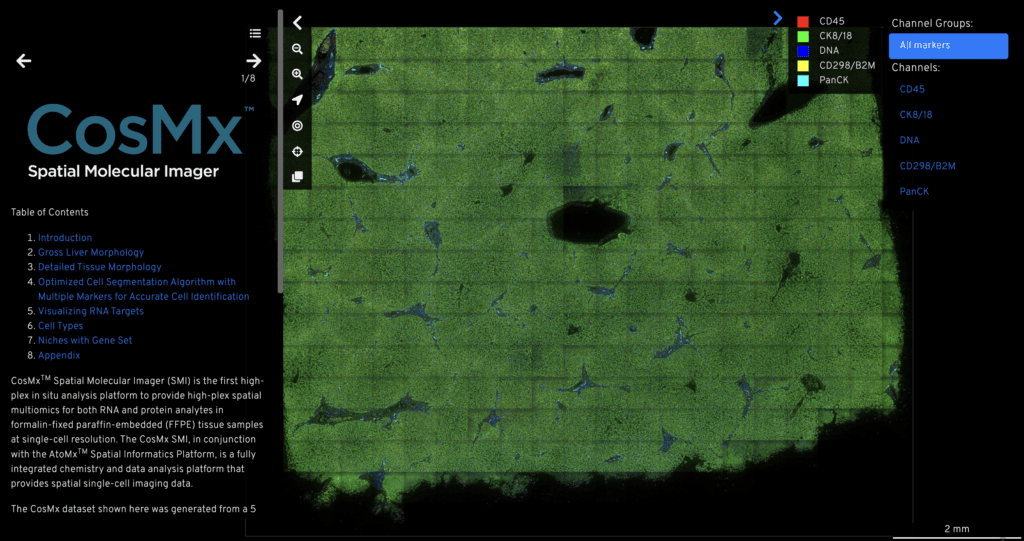Viewport: 1024px width, 541px height.
Task: Go to the previous story page arrow
Action: 24,61
